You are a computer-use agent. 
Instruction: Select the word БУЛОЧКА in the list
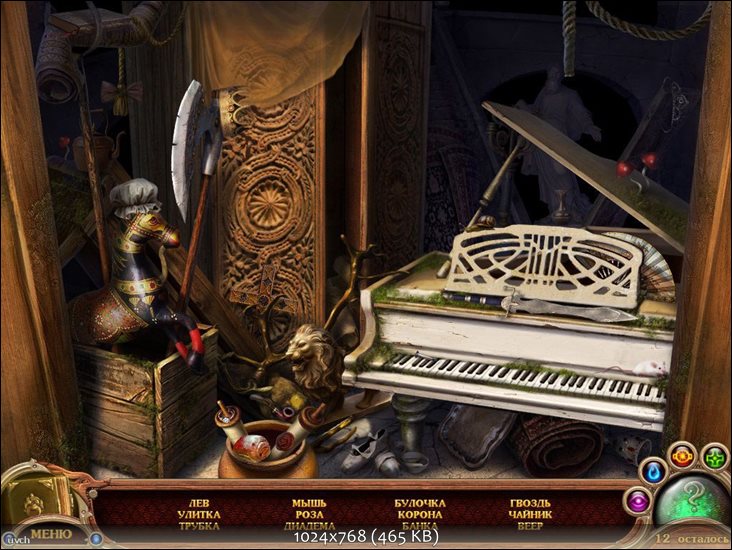(420, 502)
